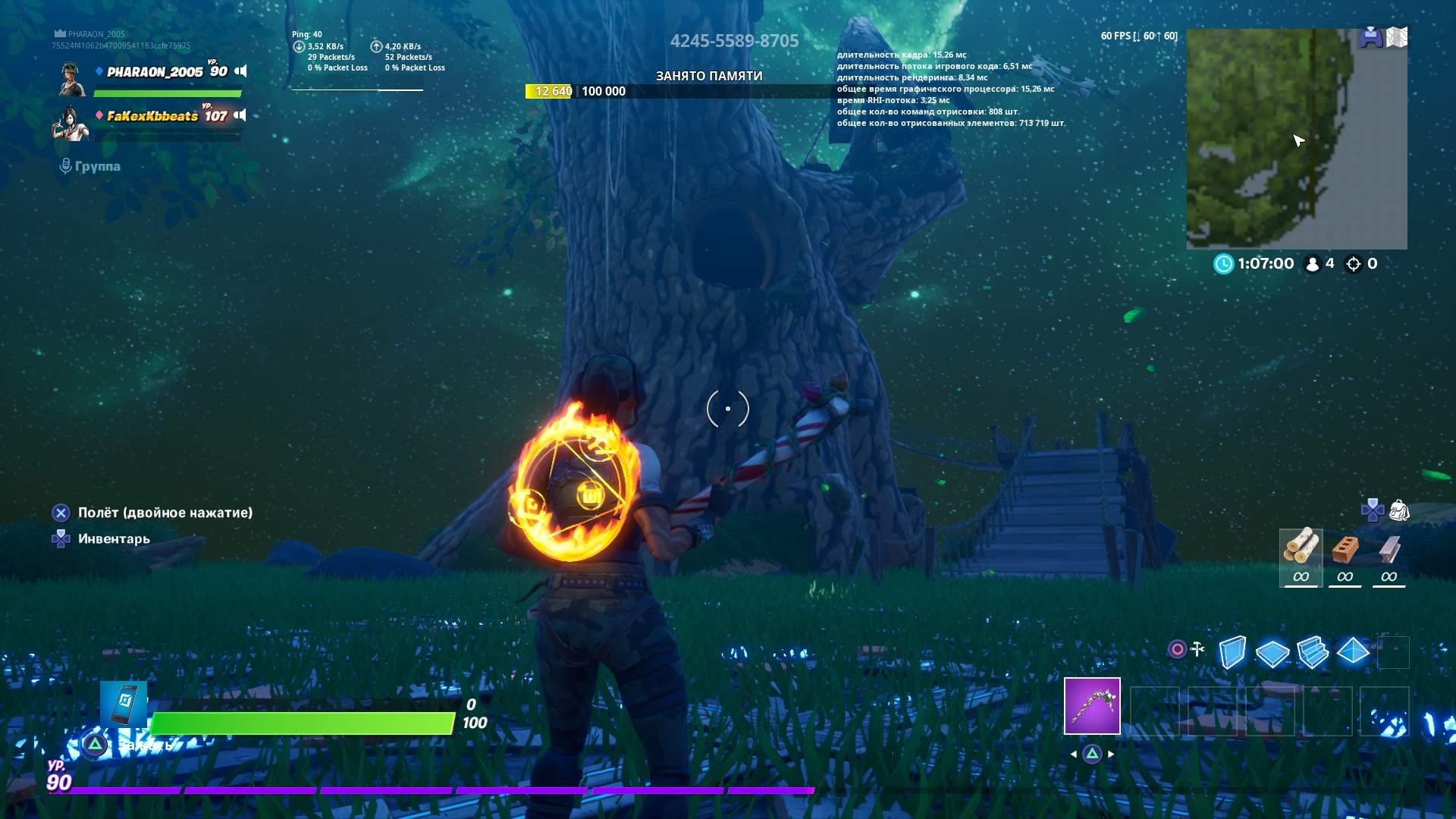Select squad member FaKexKbbeats
The image size is (1456, 819).
click(152, 116)
